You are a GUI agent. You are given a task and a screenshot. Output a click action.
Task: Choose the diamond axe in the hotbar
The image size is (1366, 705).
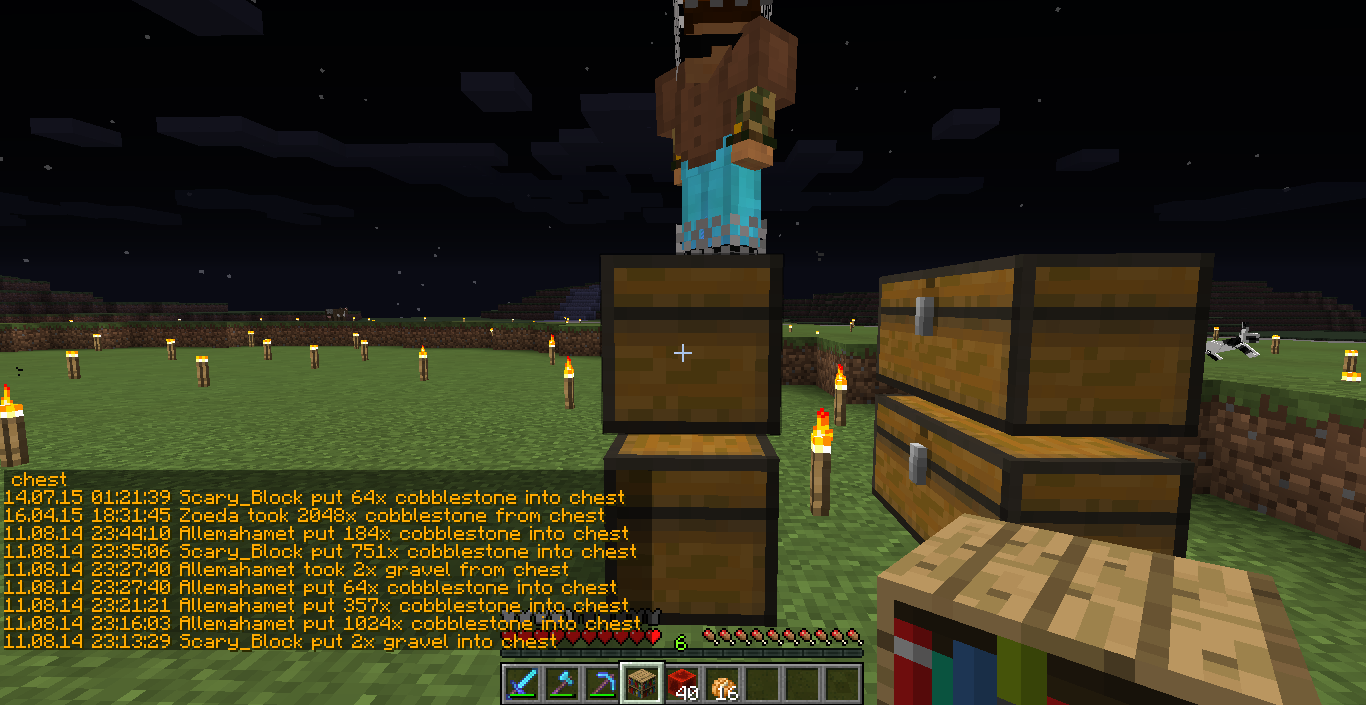click(561, 684)
